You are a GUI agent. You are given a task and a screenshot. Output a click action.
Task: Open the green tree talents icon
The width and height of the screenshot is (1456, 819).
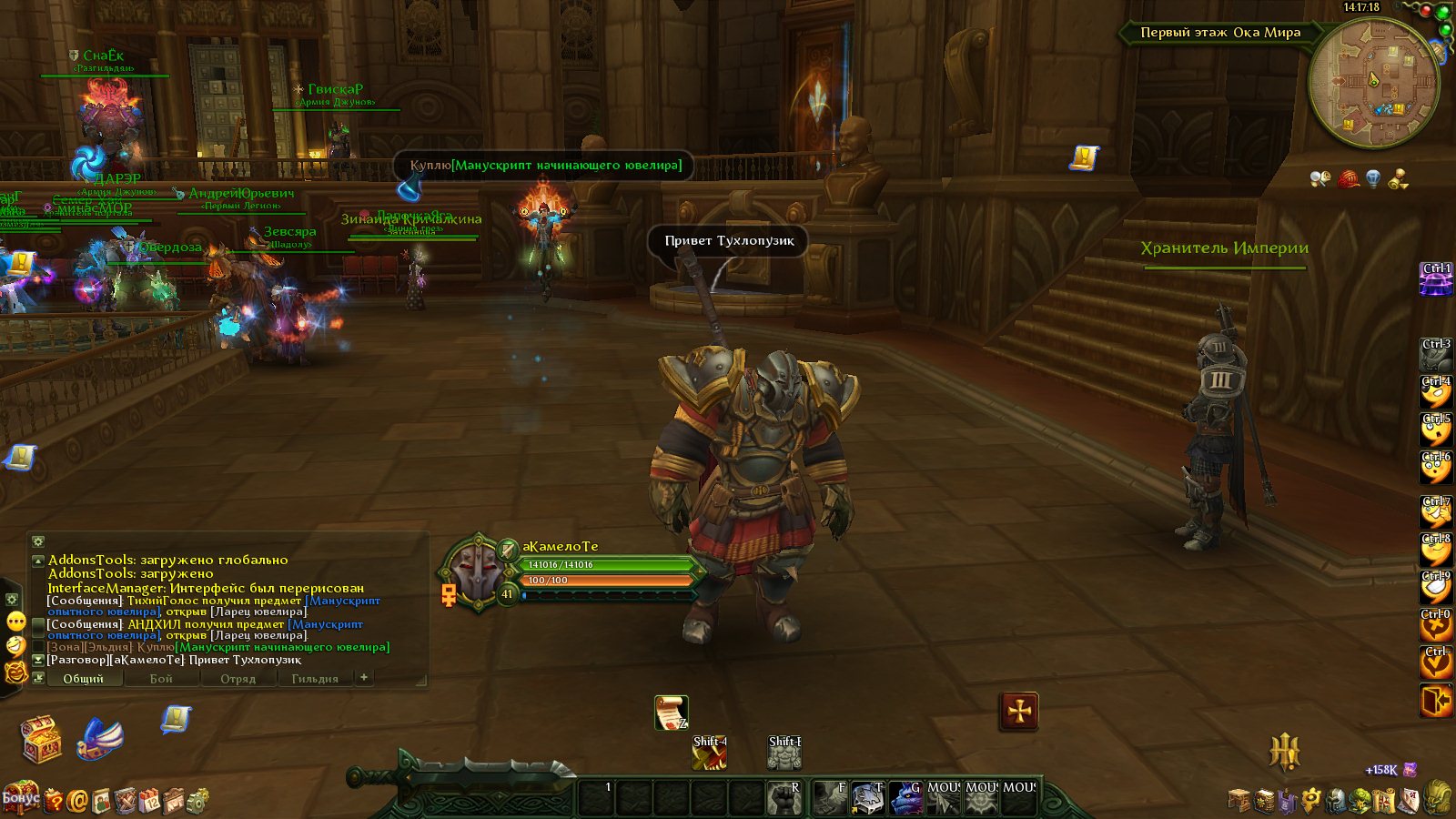(1360, 801)
